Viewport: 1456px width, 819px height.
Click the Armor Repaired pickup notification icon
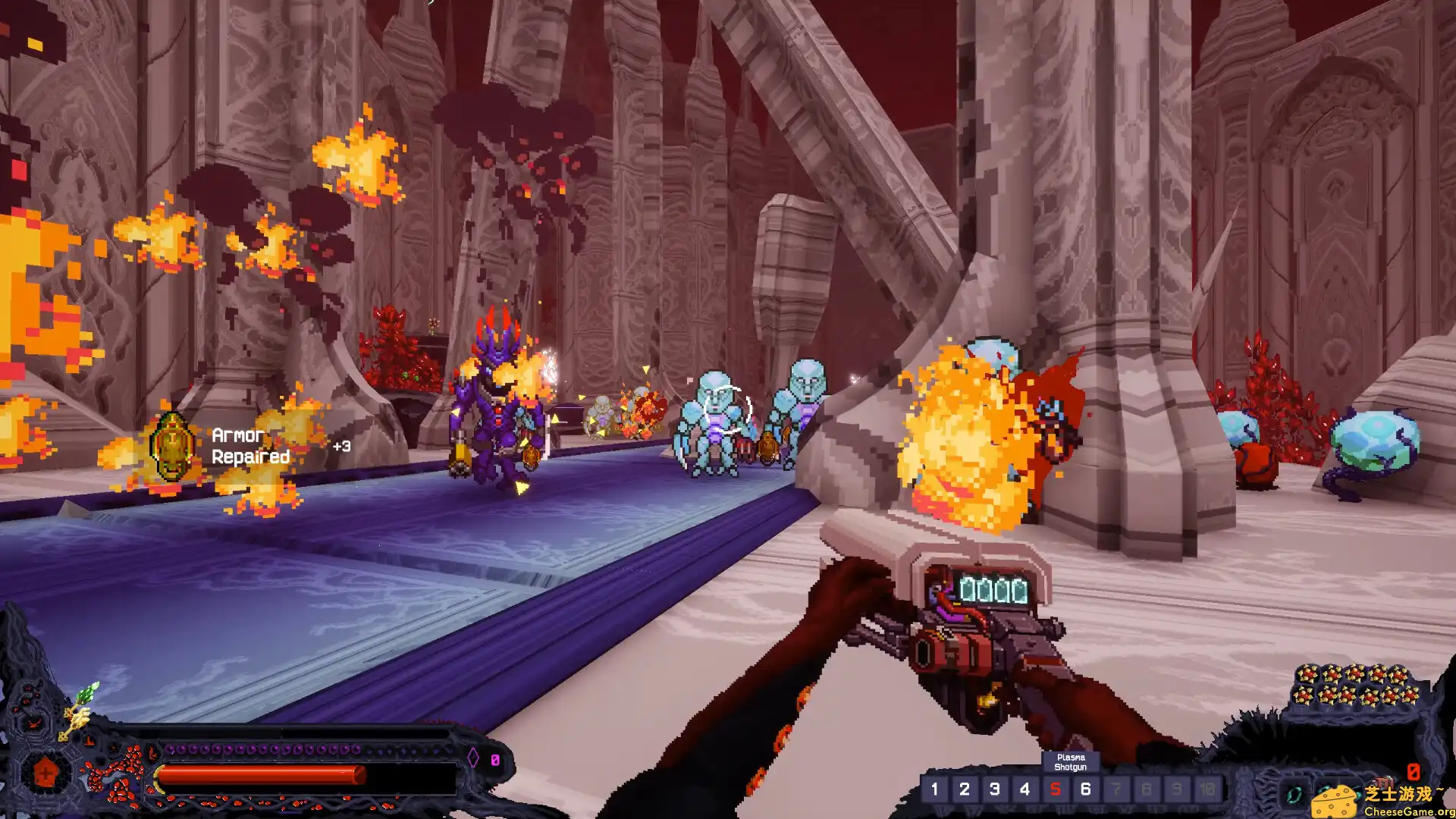[171, 447]
